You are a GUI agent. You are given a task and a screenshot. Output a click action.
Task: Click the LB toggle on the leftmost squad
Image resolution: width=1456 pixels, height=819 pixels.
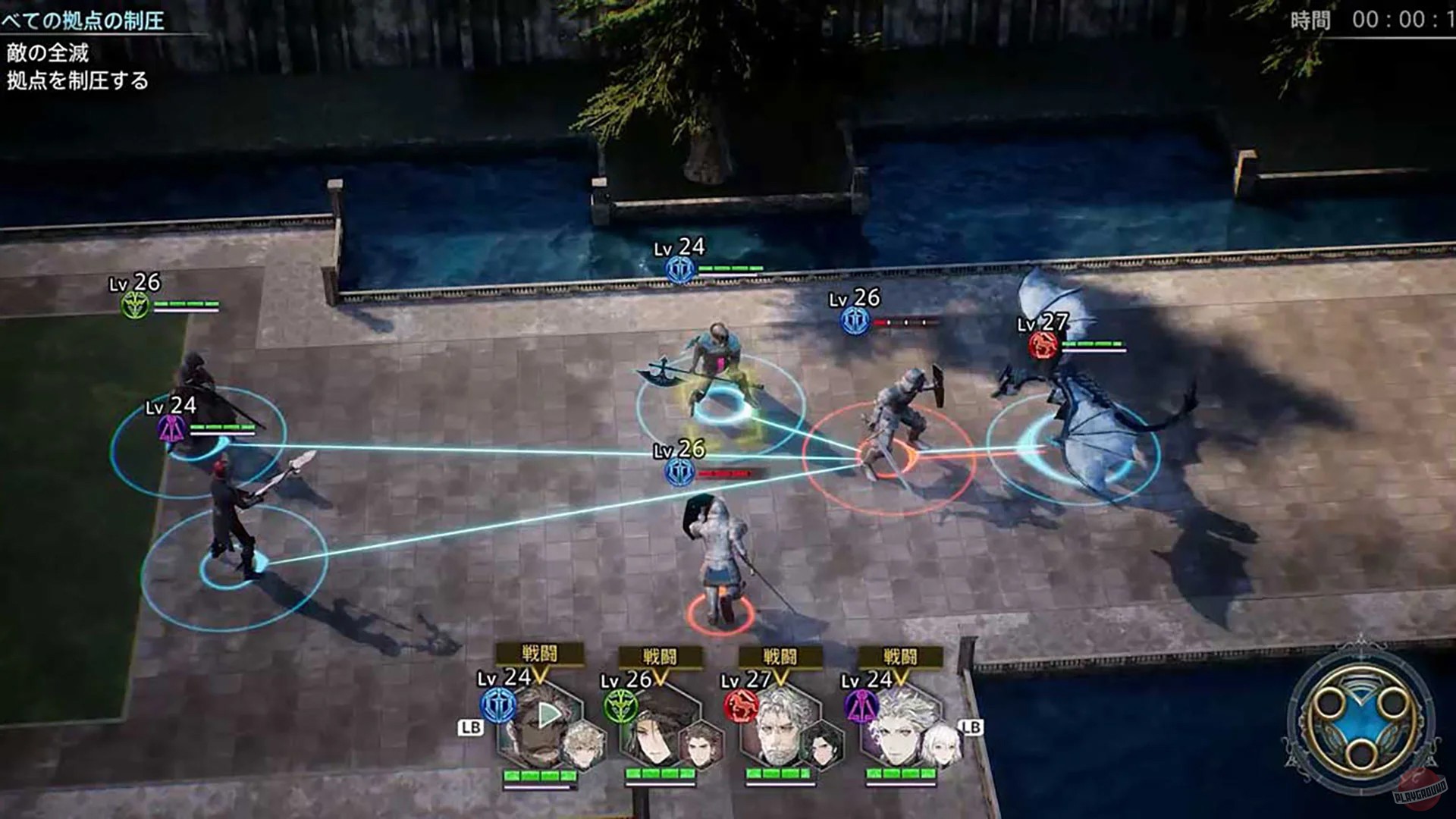coord(471,728)
